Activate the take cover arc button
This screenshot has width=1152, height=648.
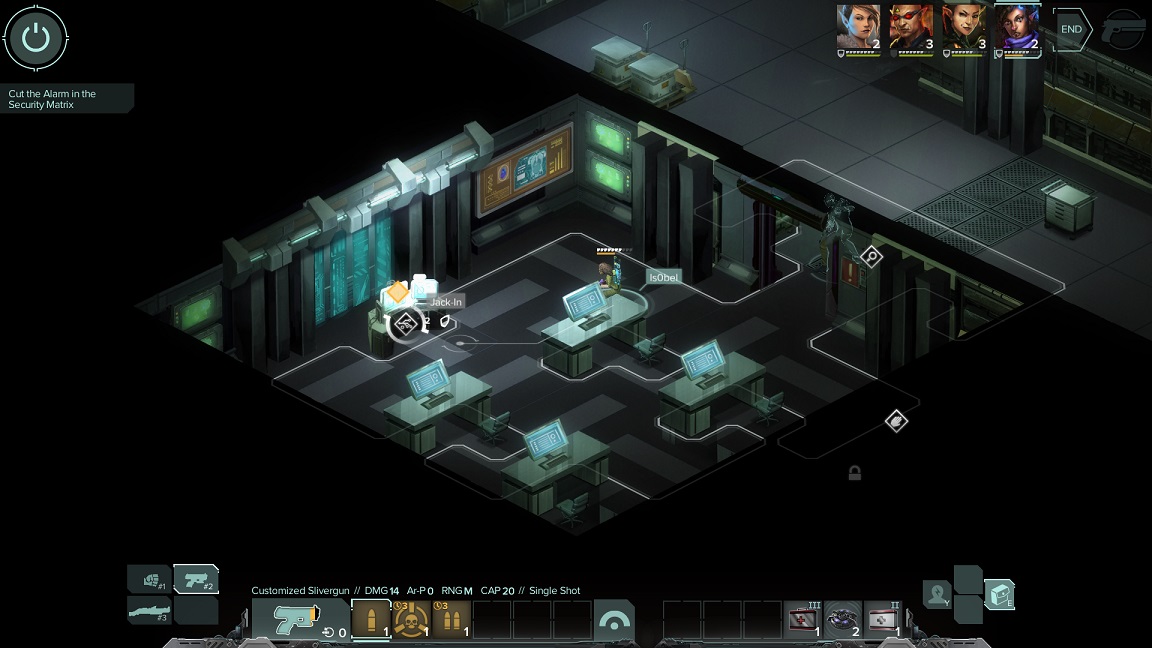coord(613,620)
